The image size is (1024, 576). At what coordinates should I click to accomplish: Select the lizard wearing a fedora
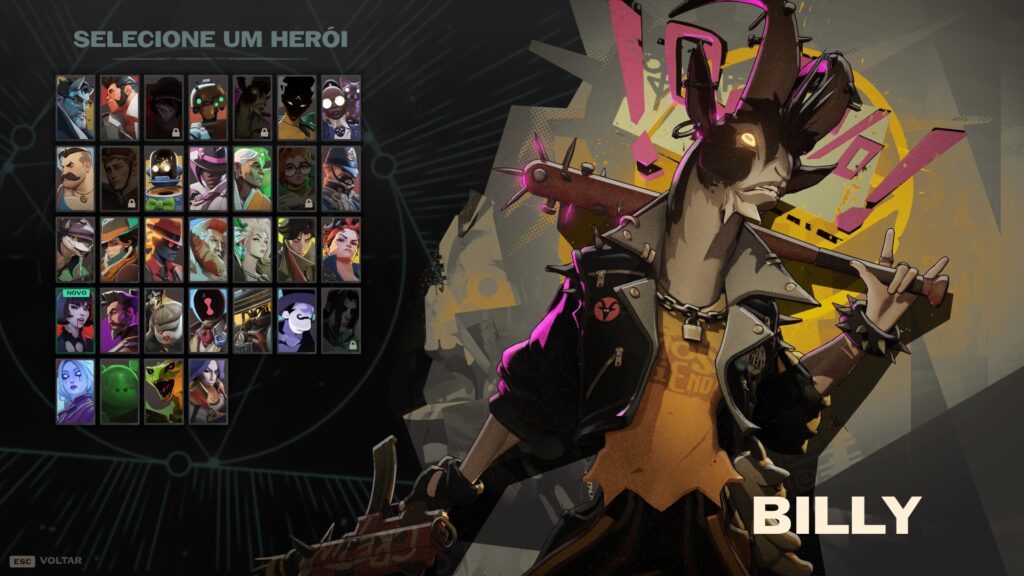pos(75,249)
